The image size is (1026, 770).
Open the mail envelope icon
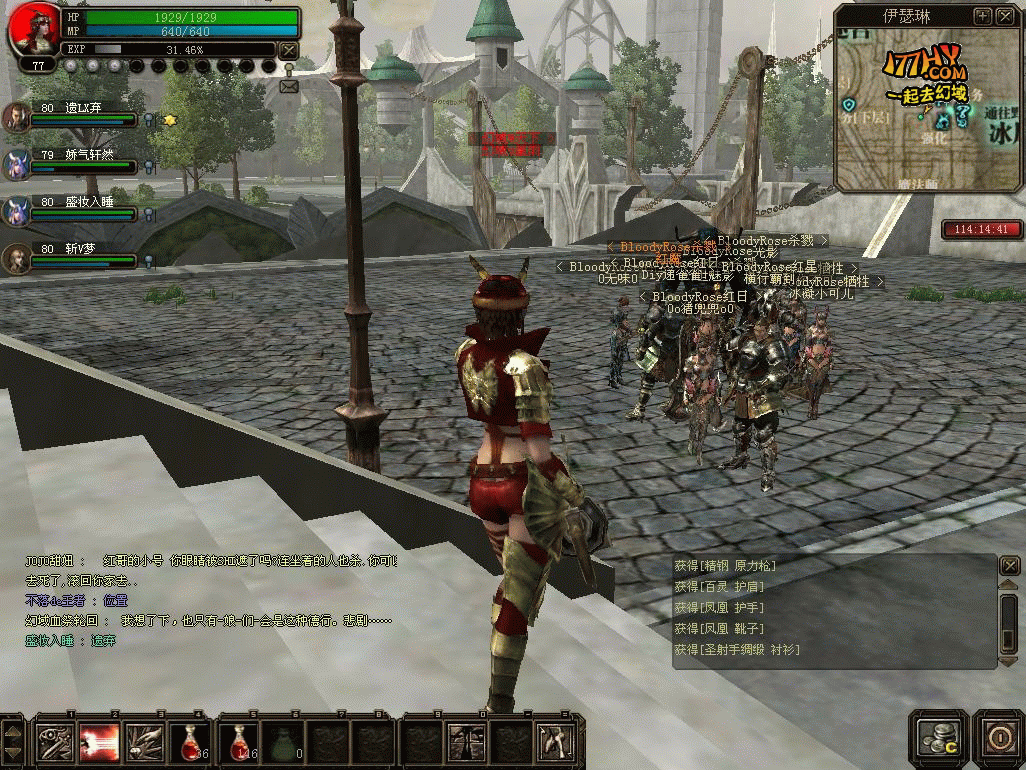[289, 86]
